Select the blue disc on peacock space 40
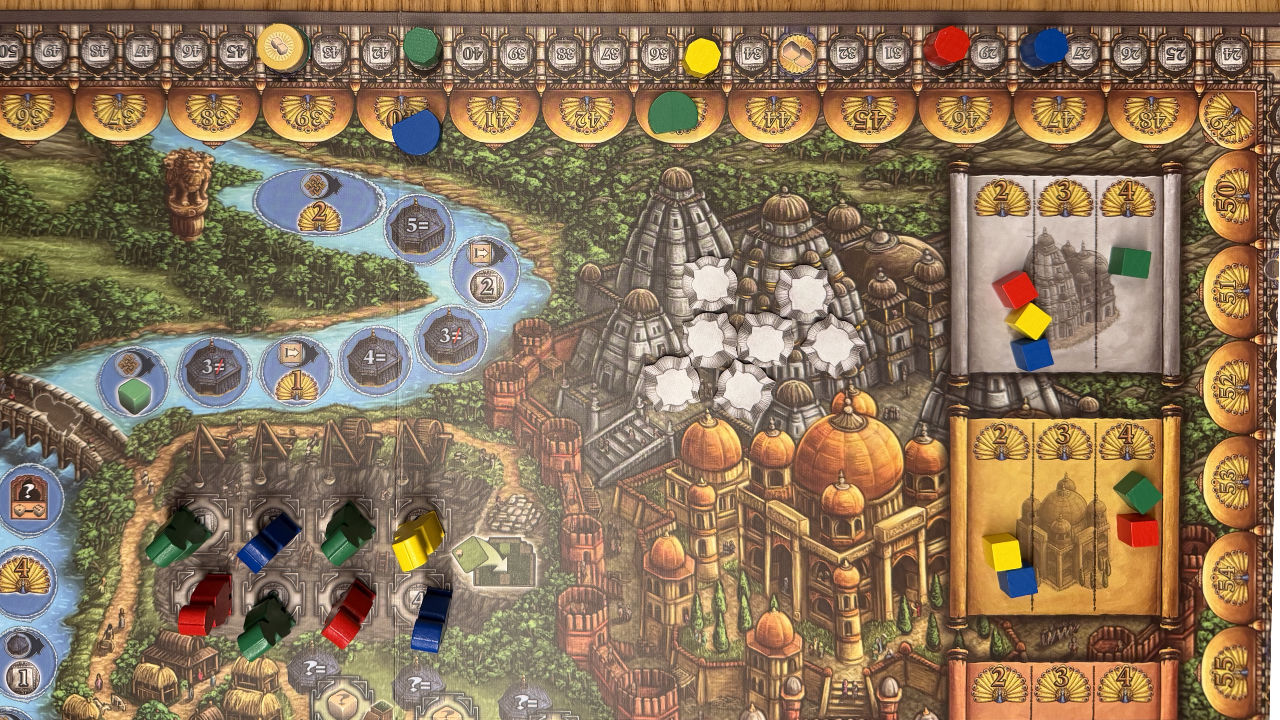Viewport: 1280px width, 720px height. [416, 131]
